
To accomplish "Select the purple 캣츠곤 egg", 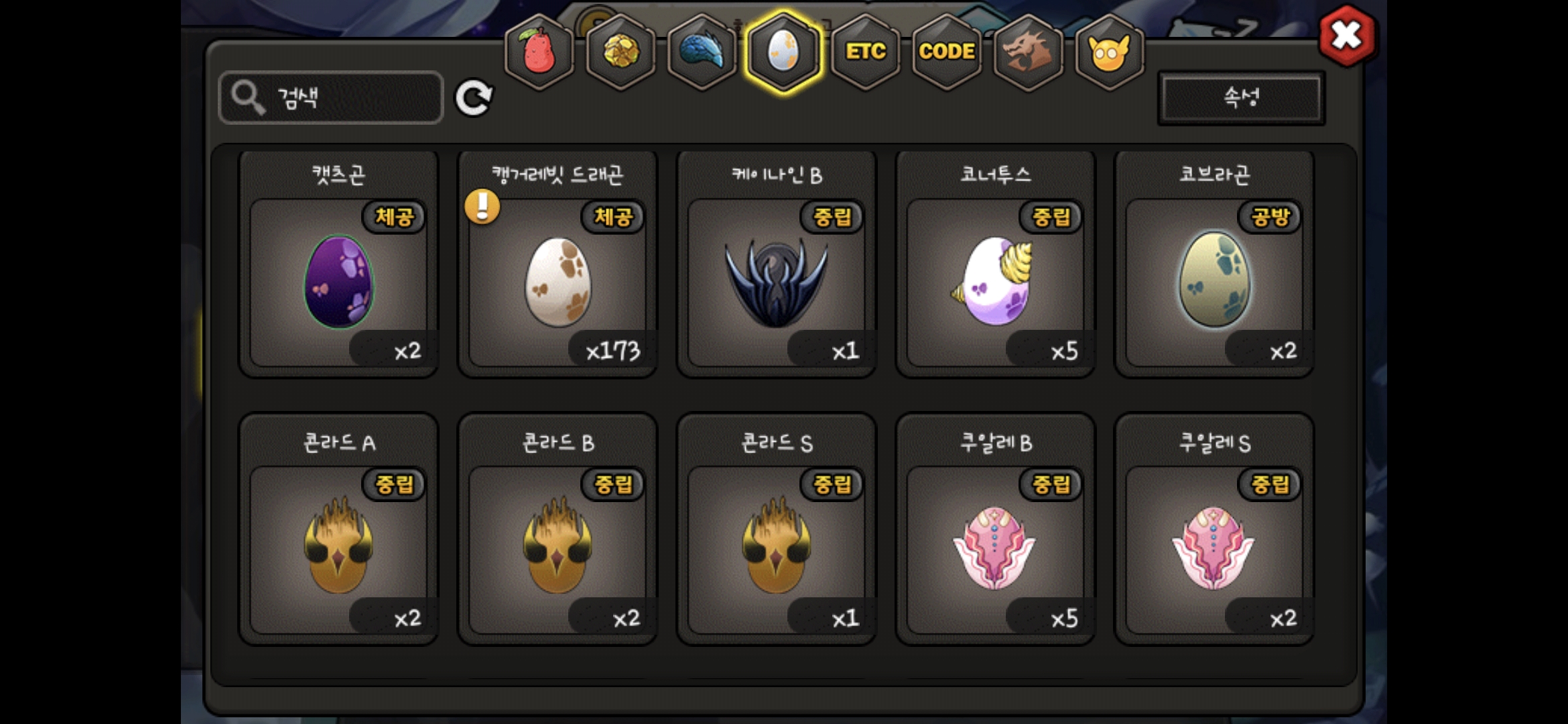I will tap(339, 282).
